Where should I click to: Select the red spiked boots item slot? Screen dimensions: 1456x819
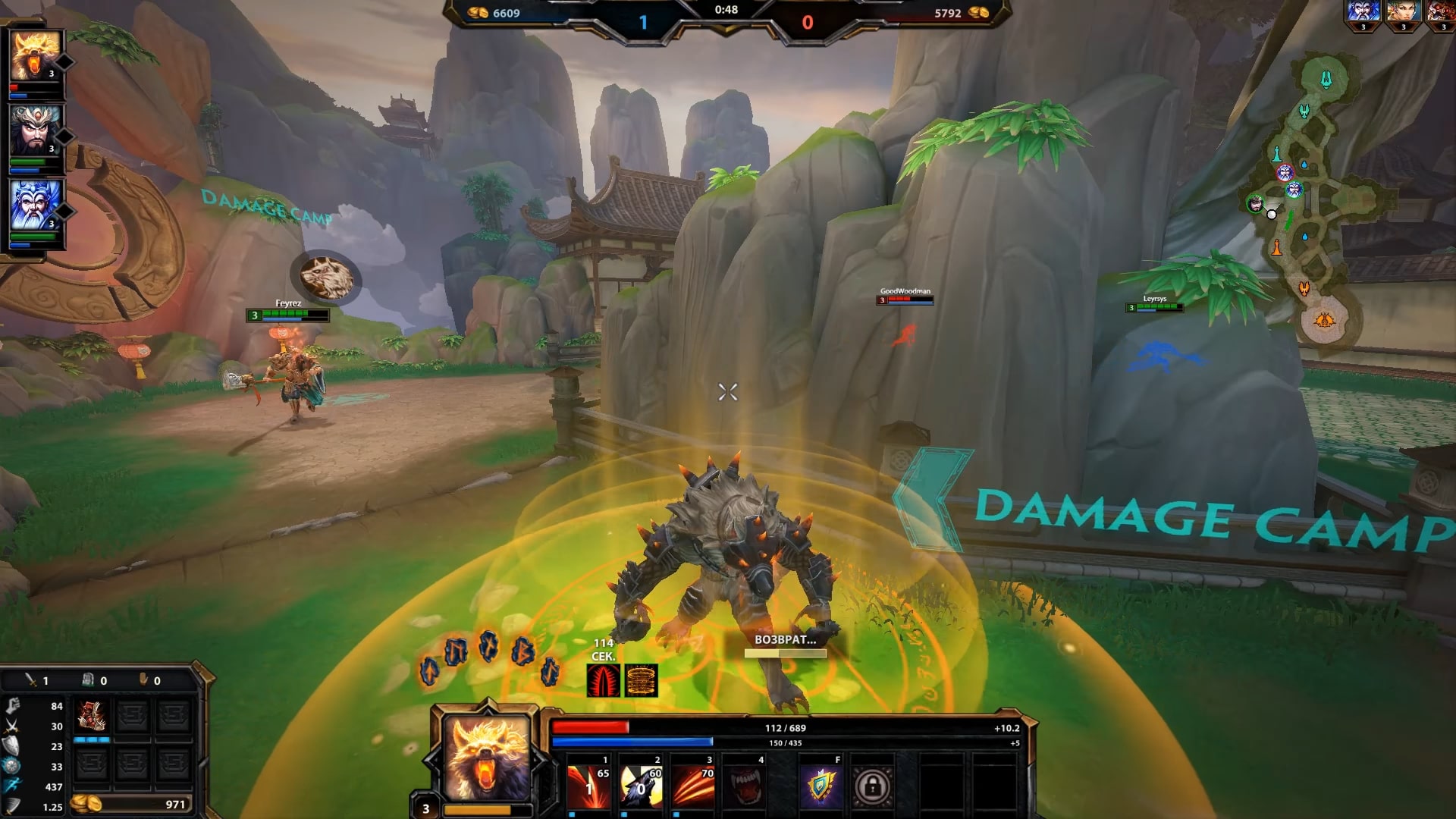point(92,715)
